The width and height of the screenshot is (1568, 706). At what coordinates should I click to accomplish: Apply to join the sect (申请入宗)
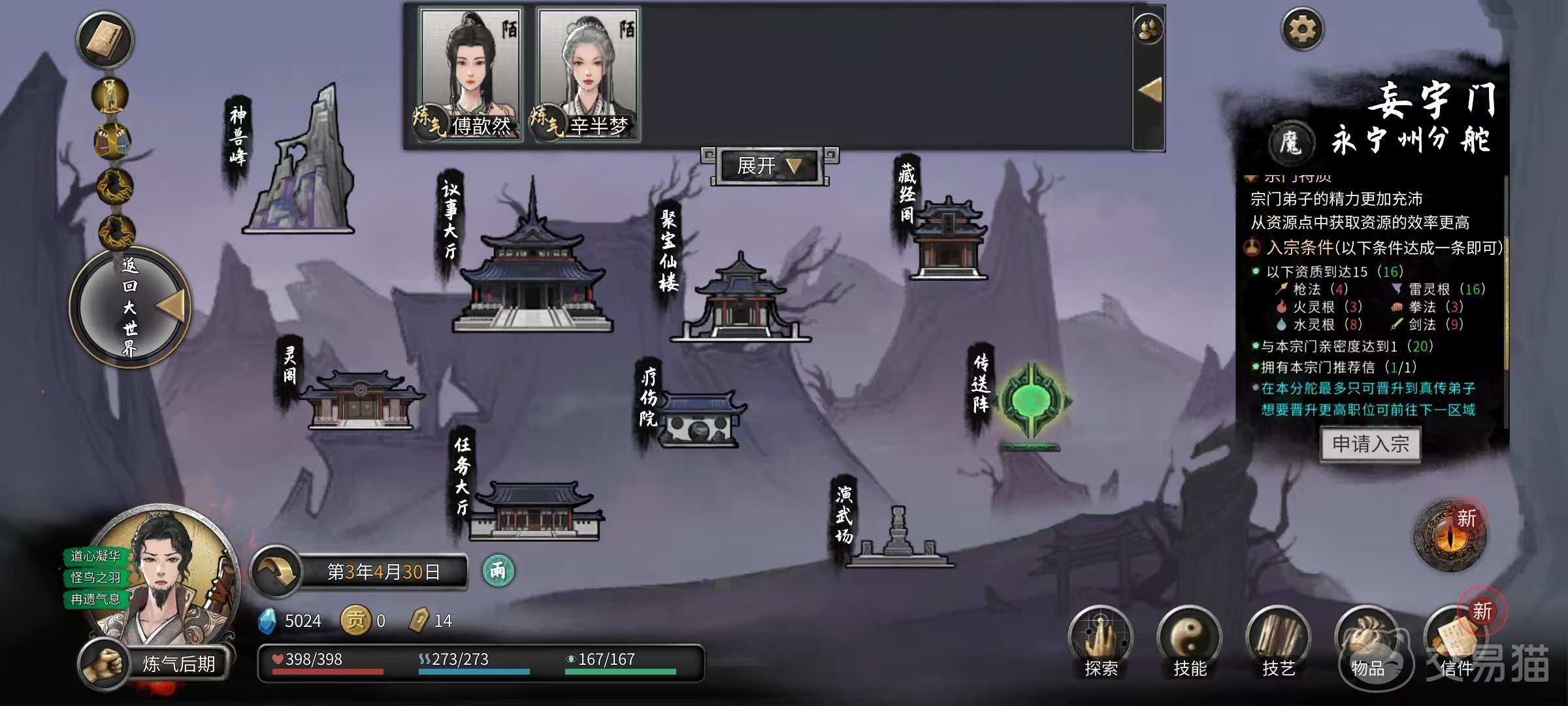pyautogui.click(x=1370, y=445)
